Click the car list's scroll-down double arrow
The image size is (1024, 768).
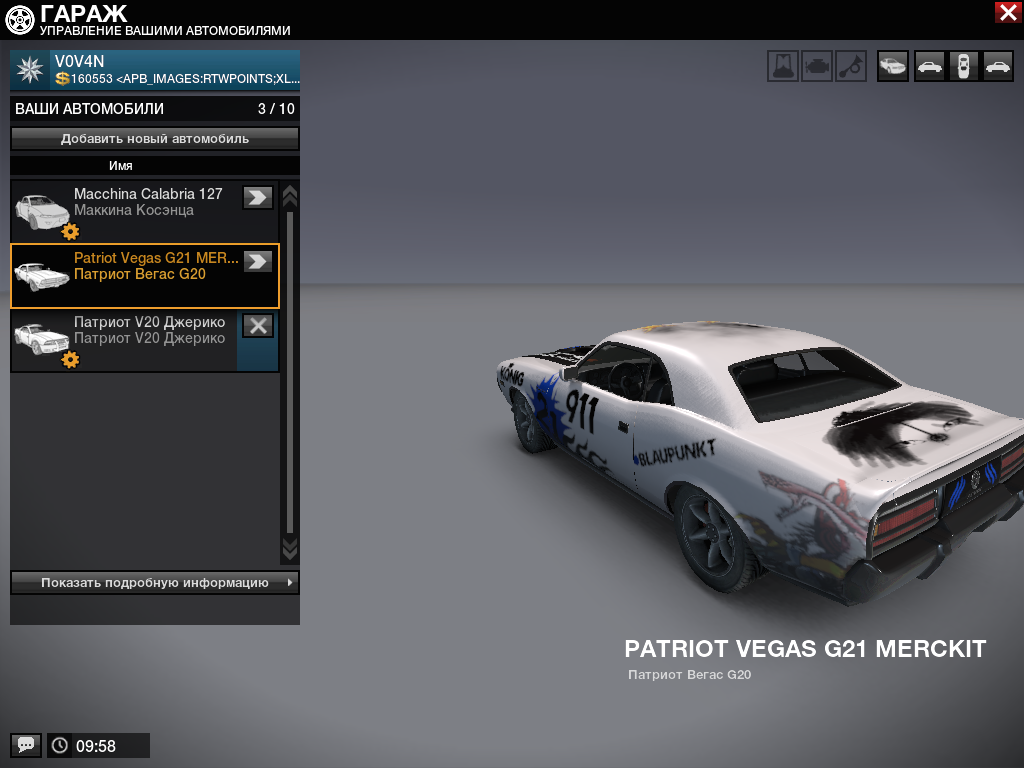[x=290, y=548]
